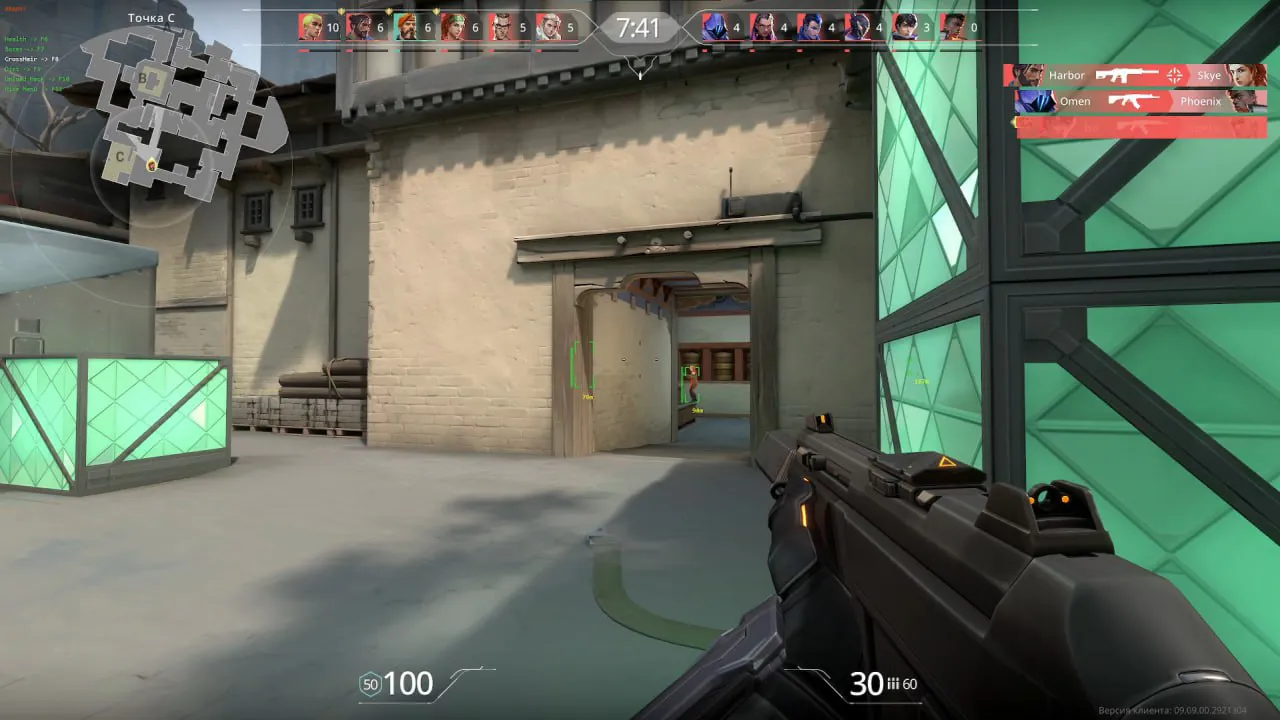Enable the CrossHair option bound to F8
The width and height of the screenshot is (1280, 720).
point(32,58)
